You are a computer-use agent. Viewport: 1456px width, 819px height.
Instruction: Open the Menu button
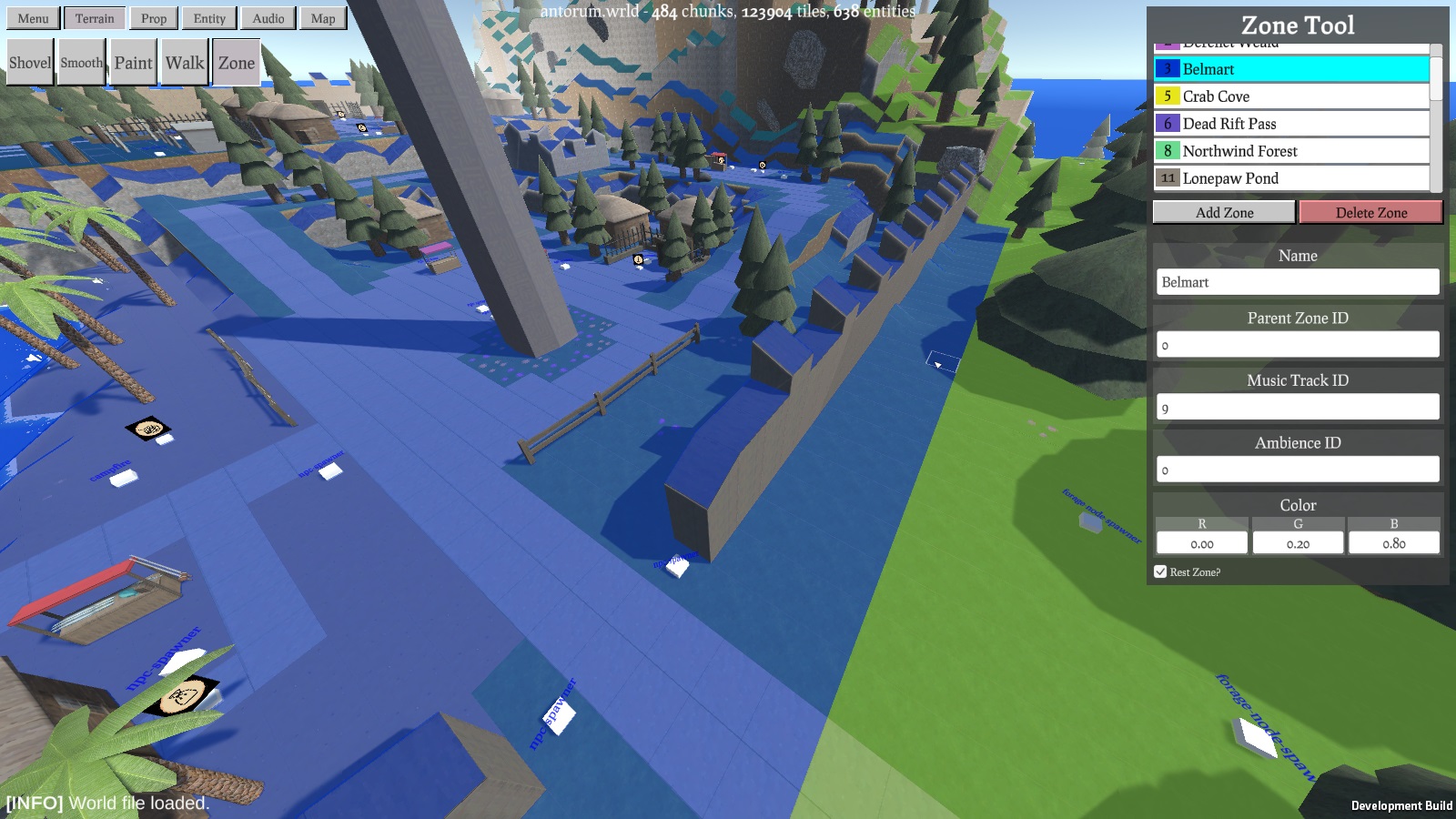click(33, 18)
